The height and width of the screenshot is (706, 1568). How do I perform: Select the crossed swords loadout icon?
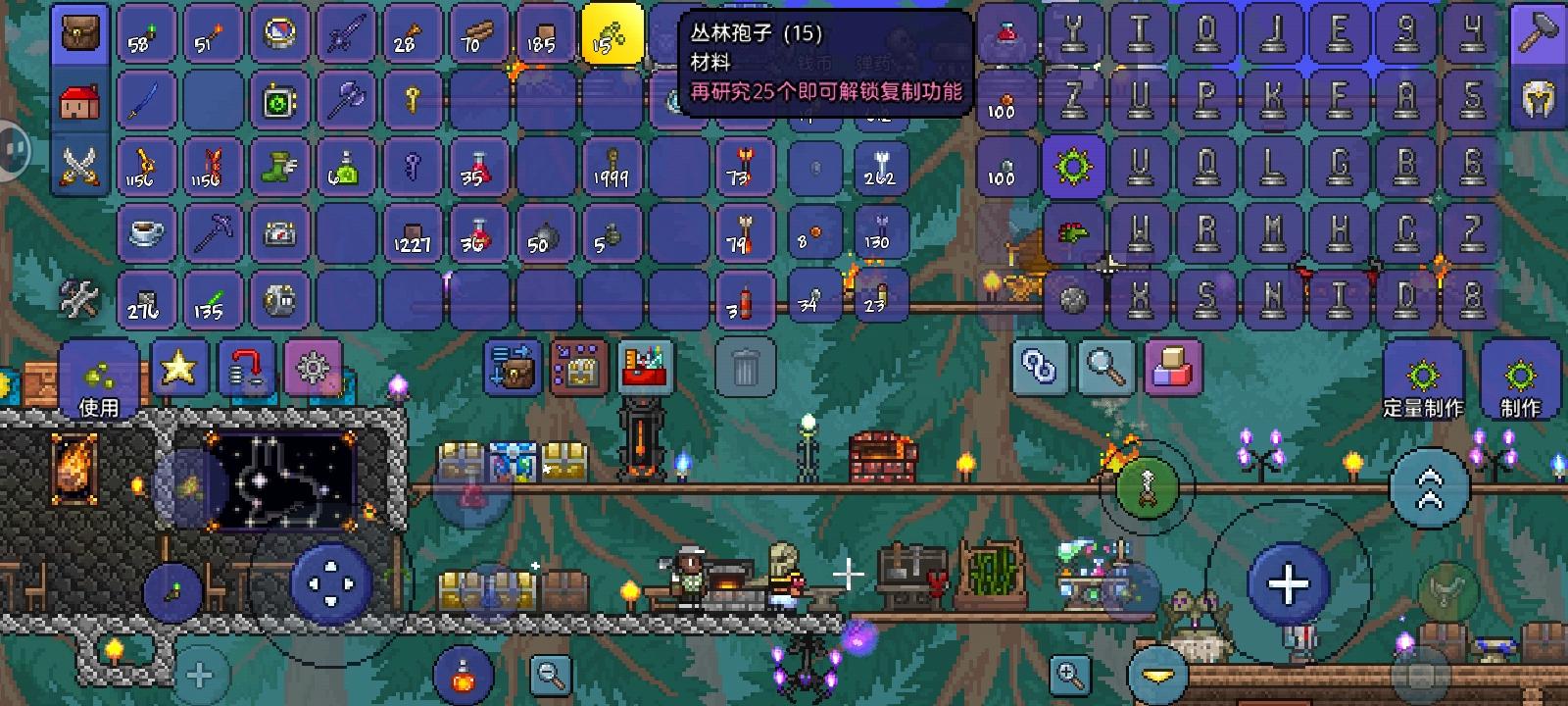point(79,167)
